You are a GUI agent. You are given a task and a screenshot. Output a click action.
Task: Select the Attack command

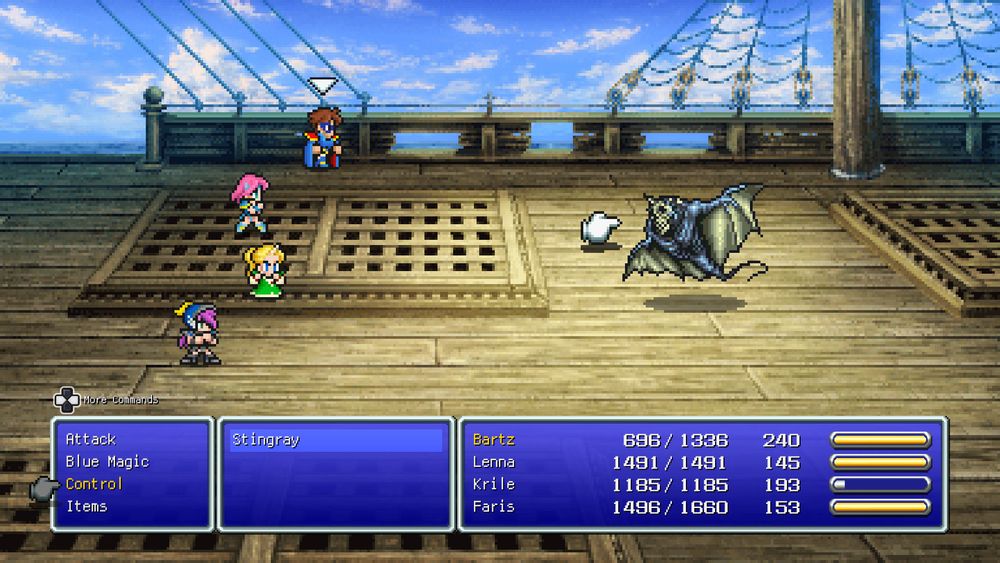91,439
